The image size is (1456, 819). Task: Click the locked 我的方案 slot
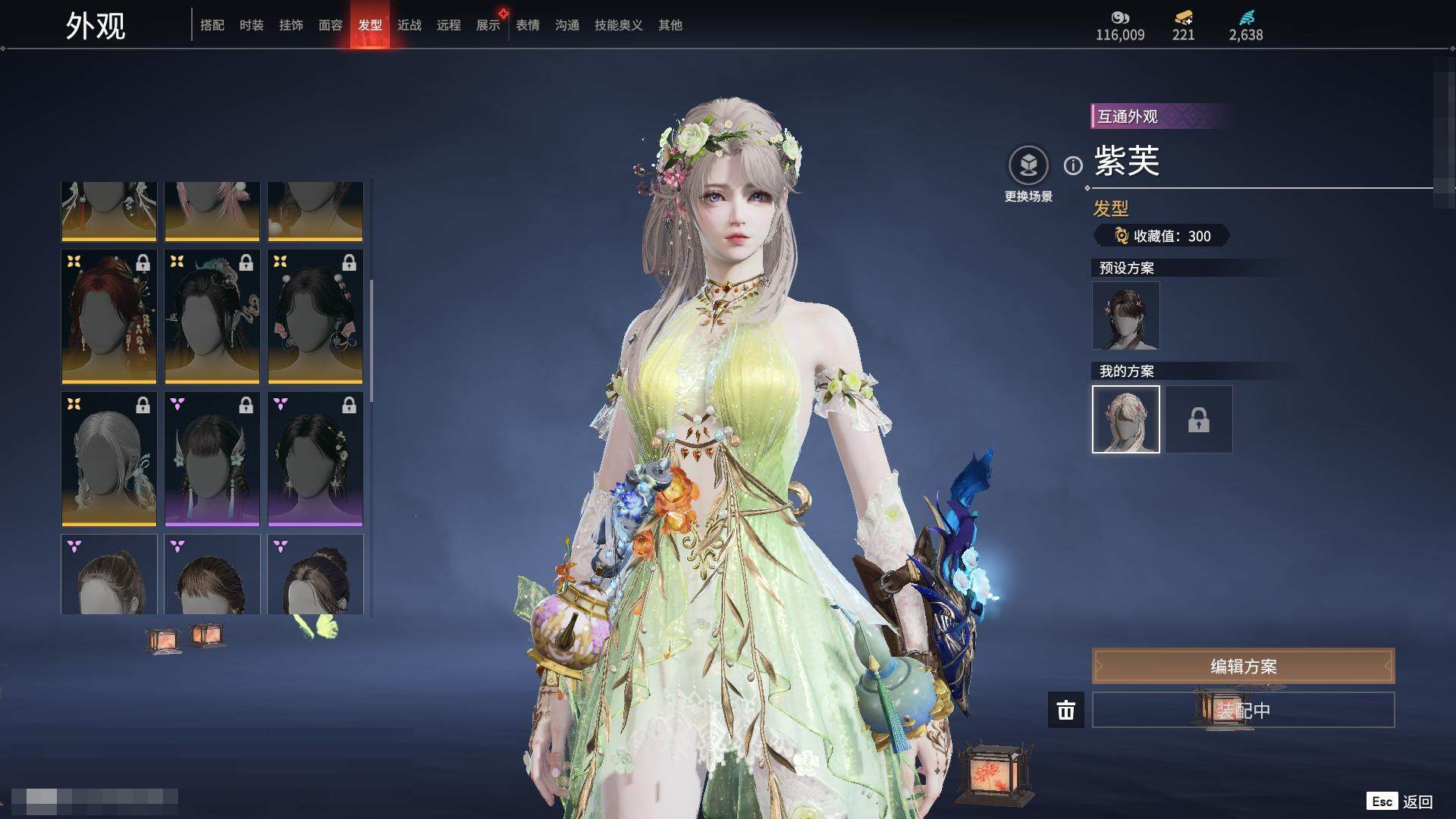tap(1199, 419)
